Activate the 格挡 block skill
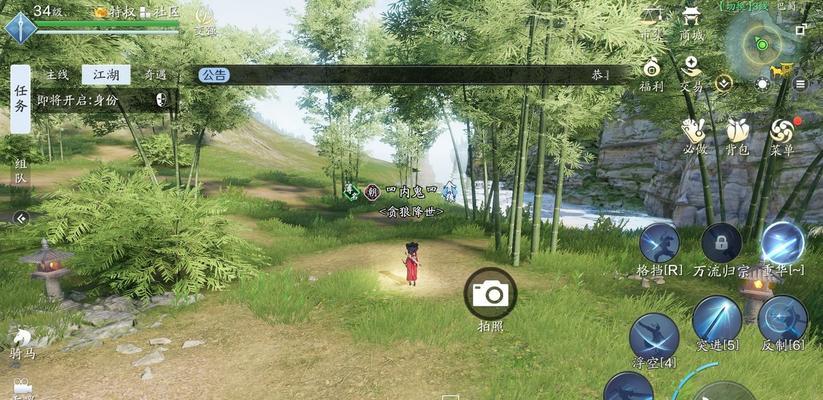This screenshot has width=823, height=400. [x=659, y=244]
